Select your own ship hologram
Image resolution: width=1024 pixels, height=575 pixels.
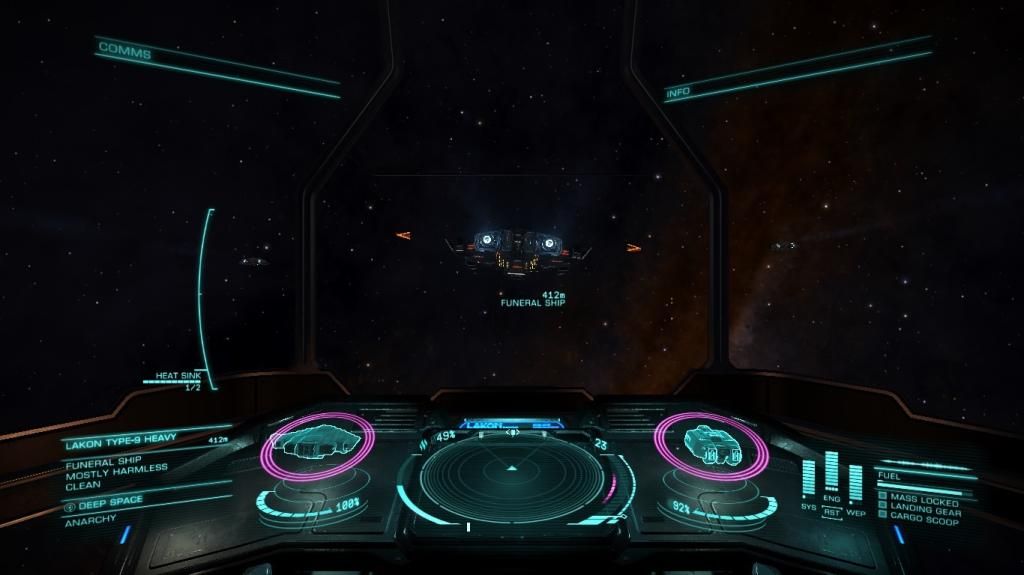[x=709, y=445]
